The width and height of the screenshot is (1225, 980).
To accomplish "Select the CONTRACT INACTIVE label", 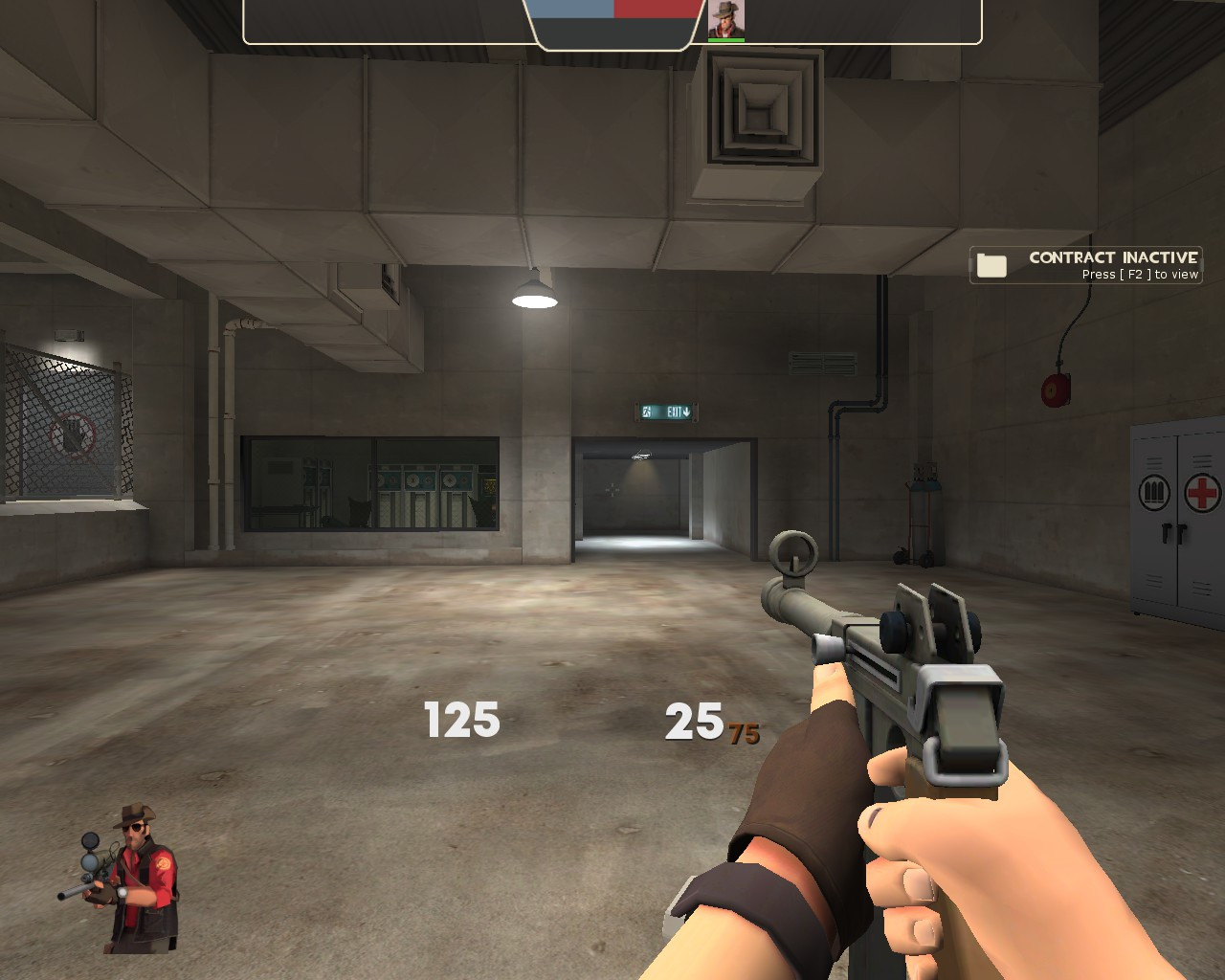I will [1113, 256].
